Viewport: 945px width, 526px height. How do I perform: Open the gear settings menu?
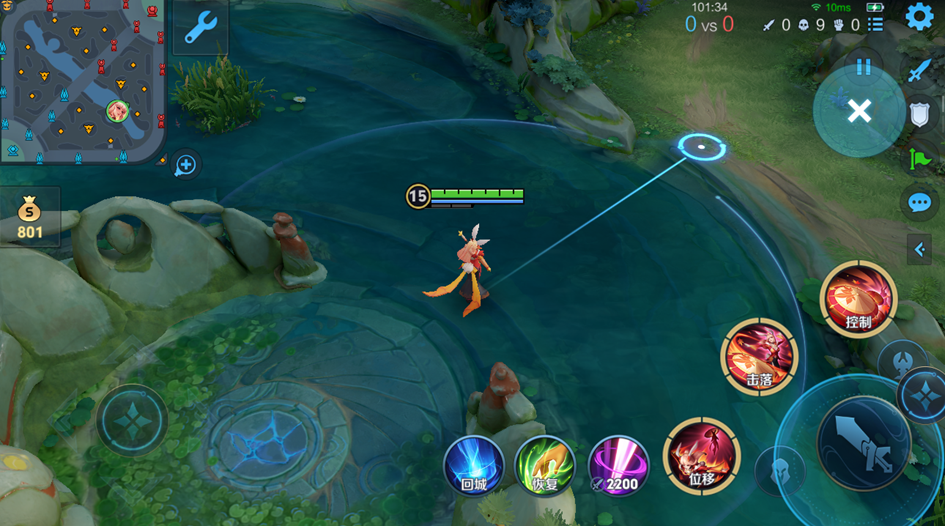919,17
